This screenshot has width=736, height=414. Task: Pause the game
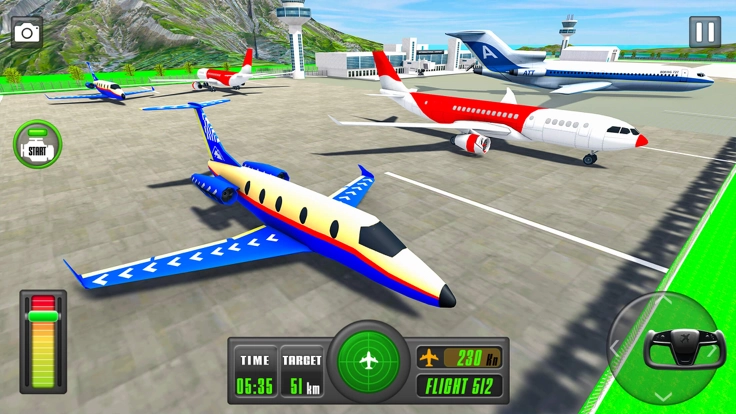point(704,32)
